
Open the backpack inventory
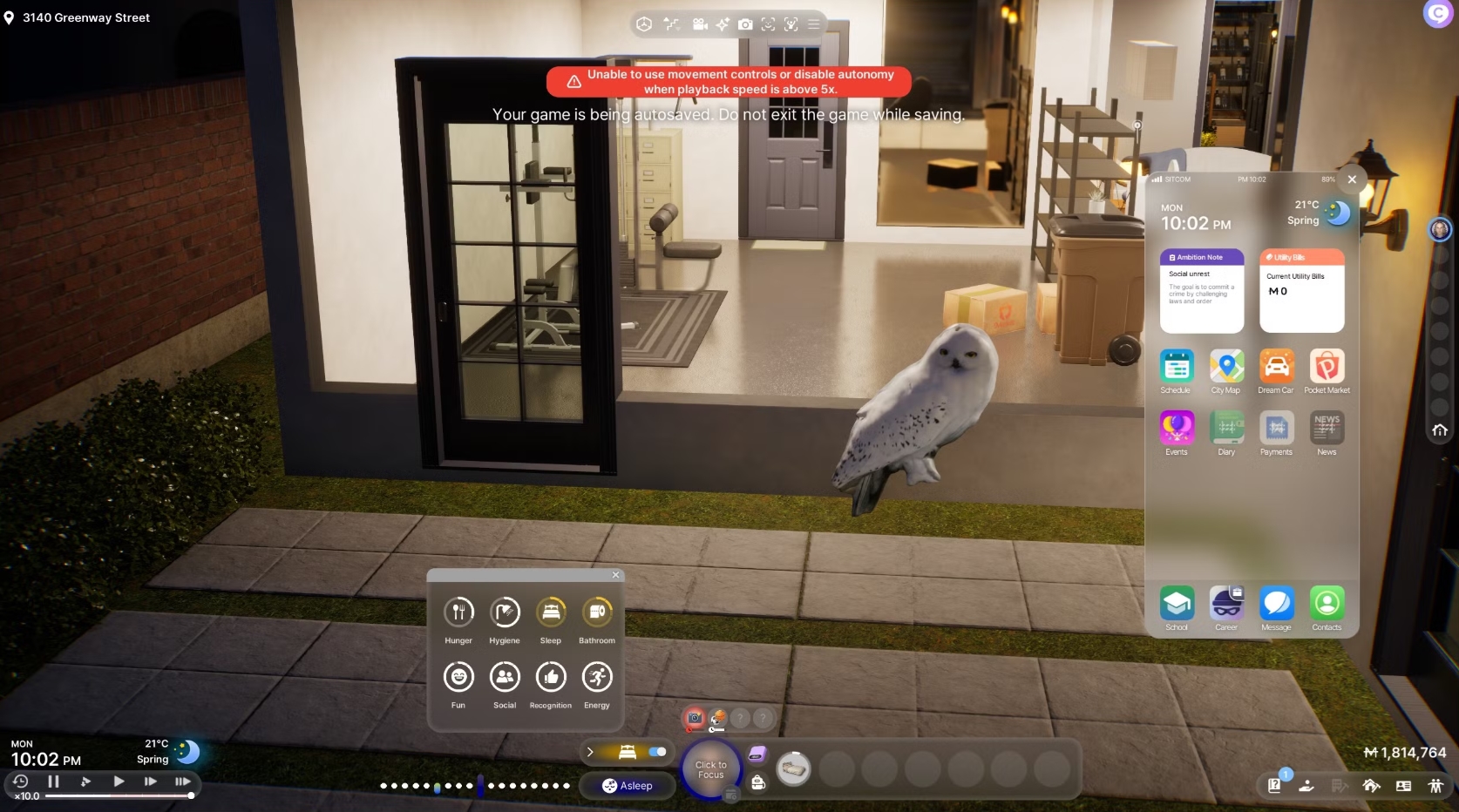(758, 782)
